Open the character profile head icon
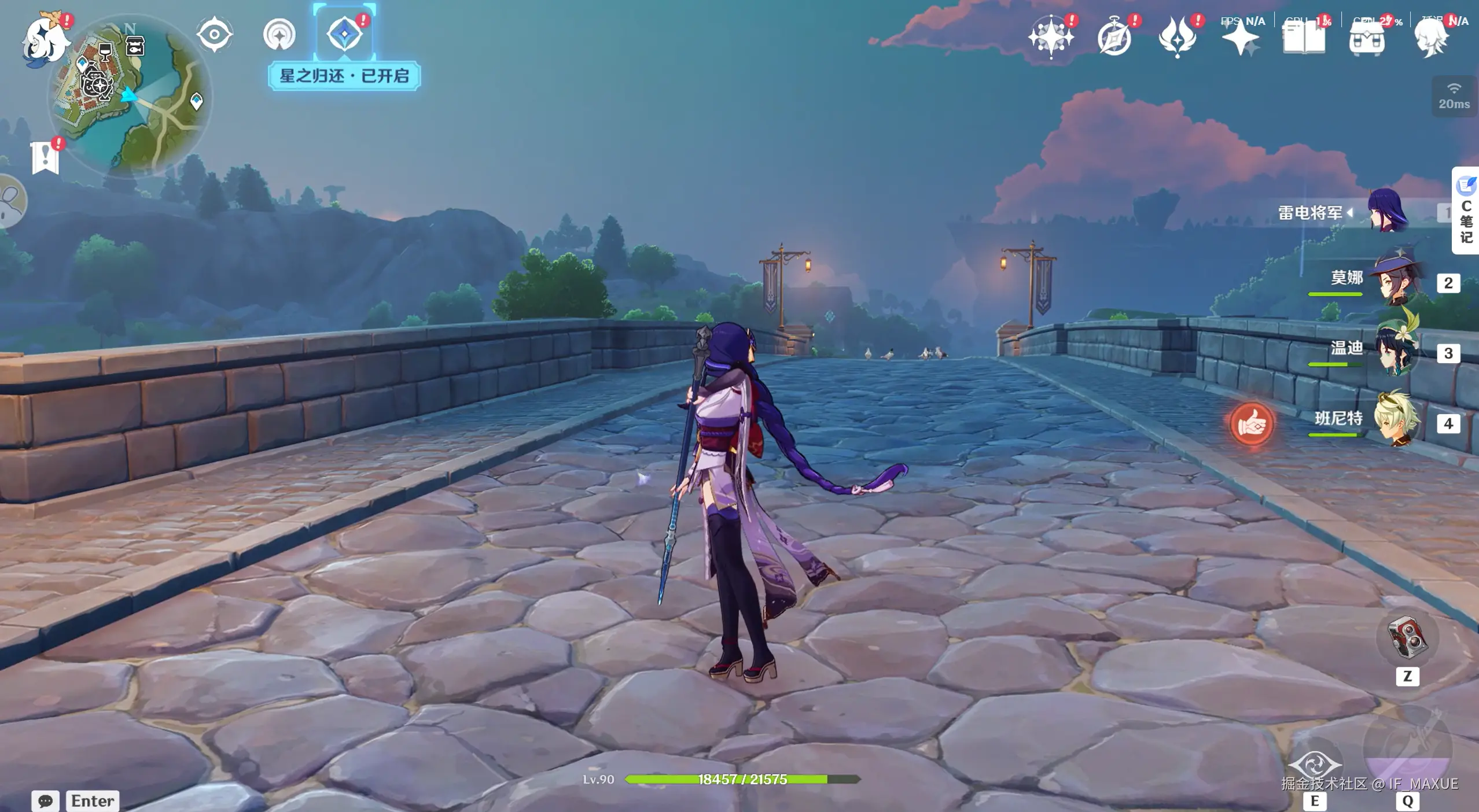The width and height of the screenshot is (1479, 812). 1431,38
